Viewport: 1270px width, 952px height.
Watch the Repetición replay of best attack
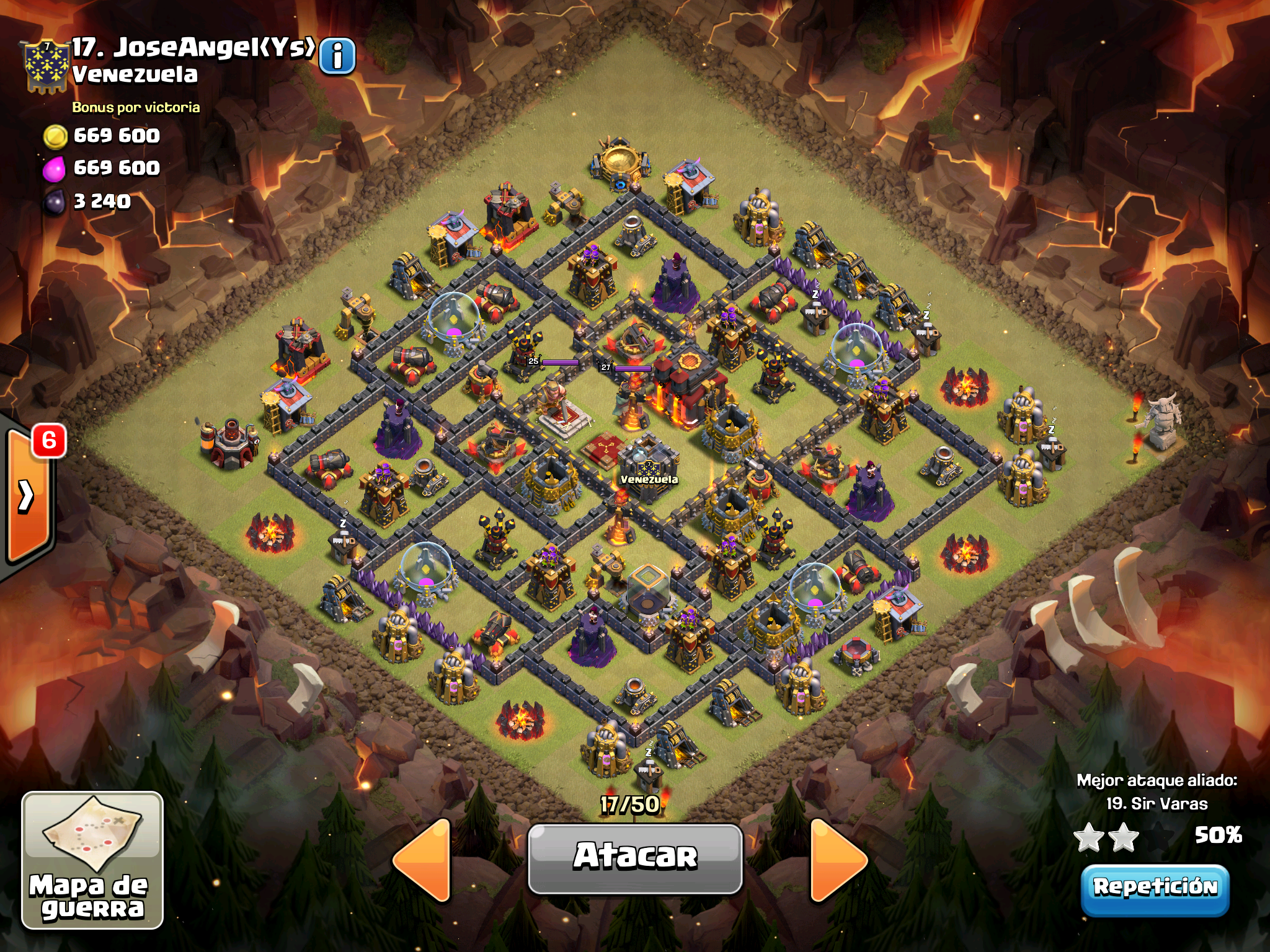(x=1155, y=888)
